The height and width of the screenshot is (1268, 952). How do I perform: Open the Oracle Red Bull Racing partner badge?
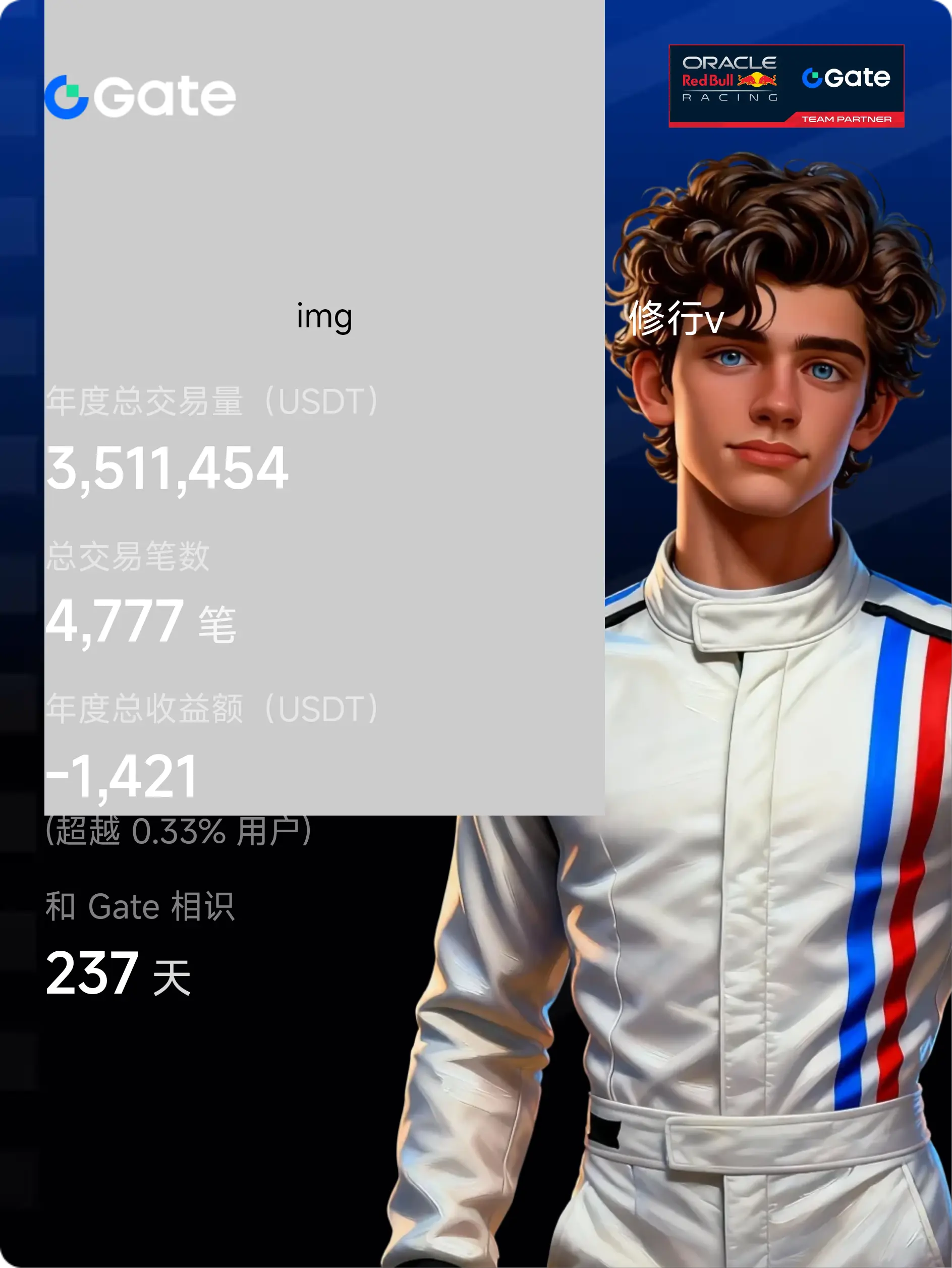(x=786, y=86)
